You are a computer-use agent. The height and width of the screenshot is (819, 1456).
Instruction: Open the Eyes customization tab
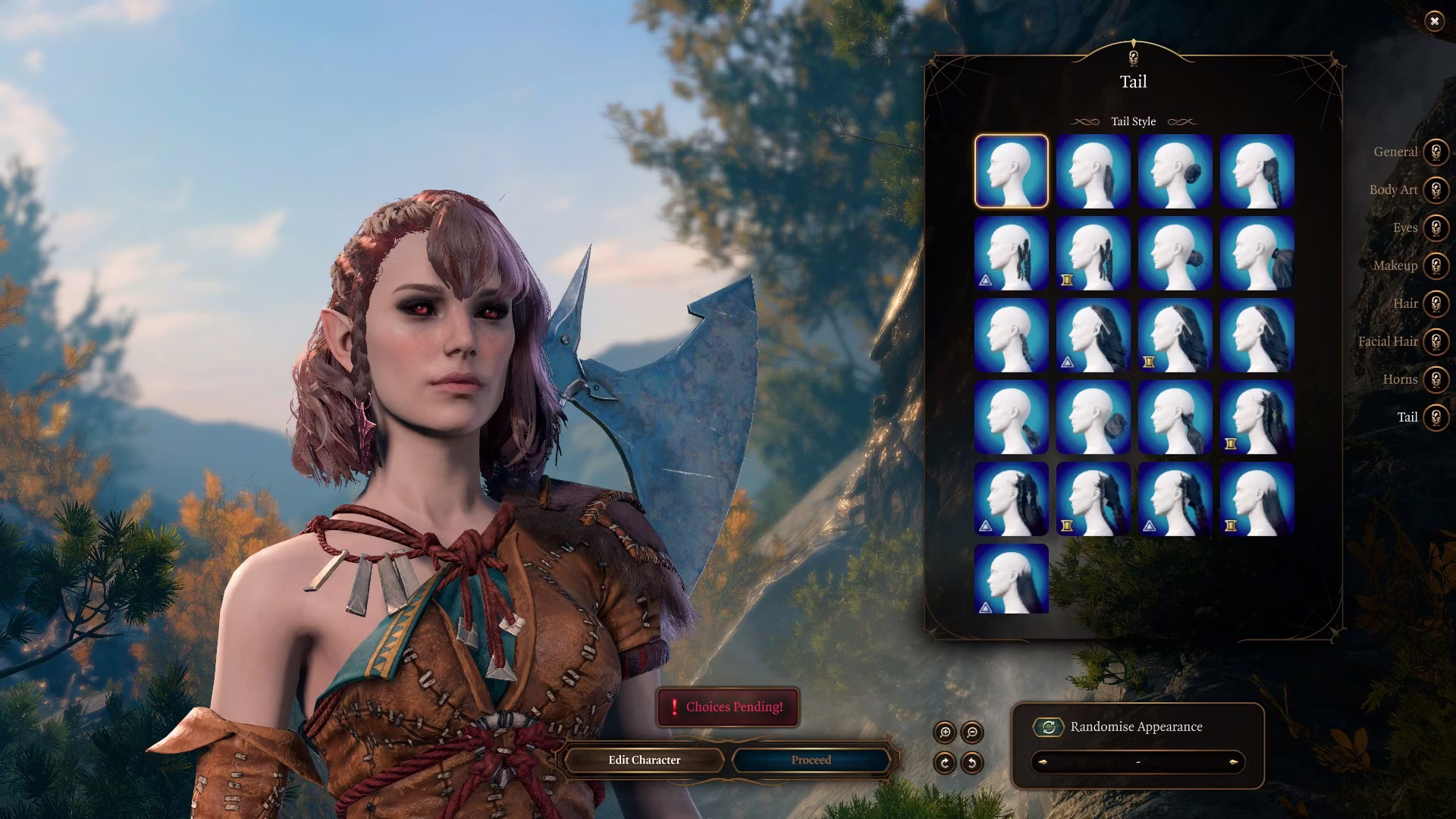1435,227
